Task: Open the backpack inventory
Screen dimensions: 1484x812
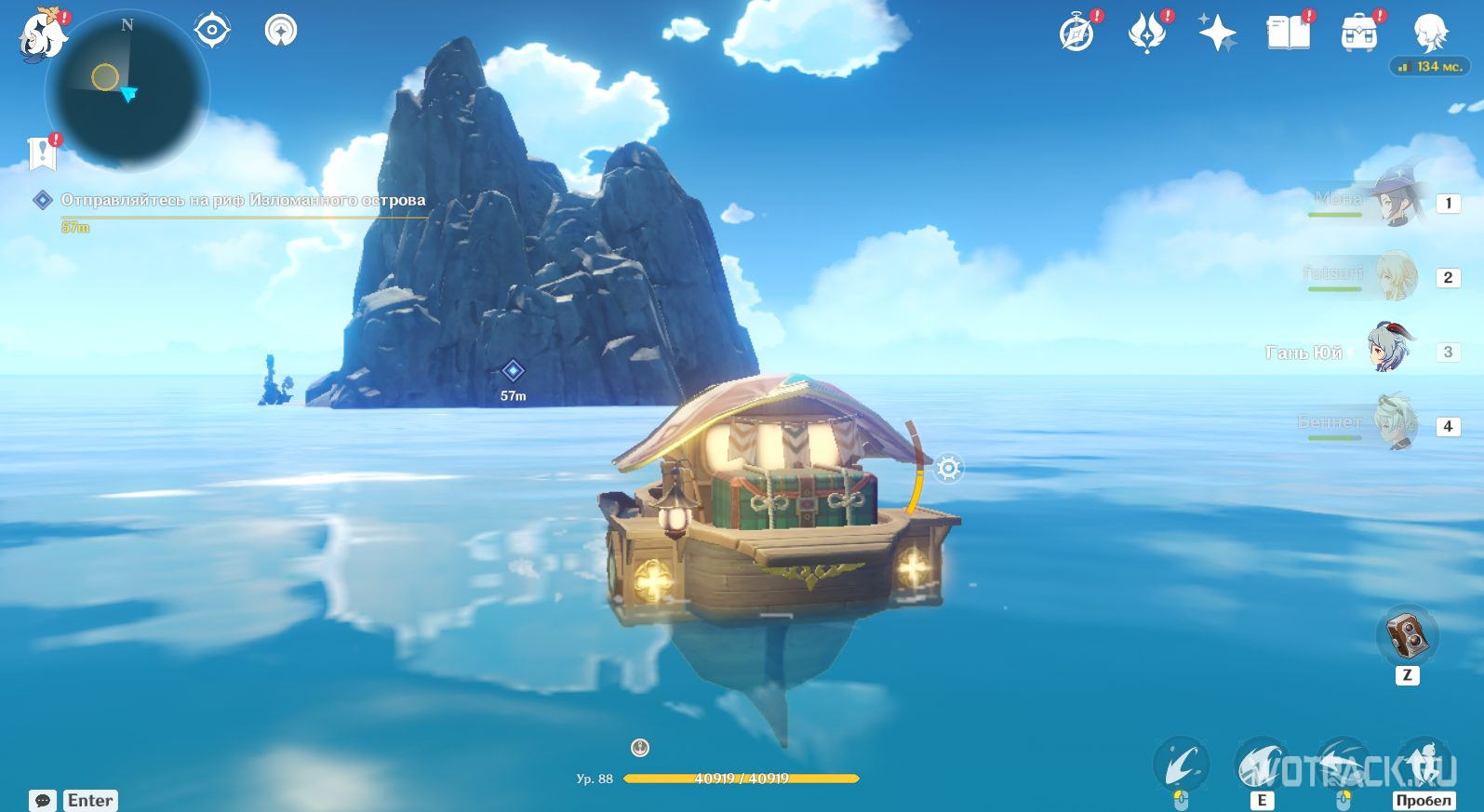Action: click(x=1358, y=33)
